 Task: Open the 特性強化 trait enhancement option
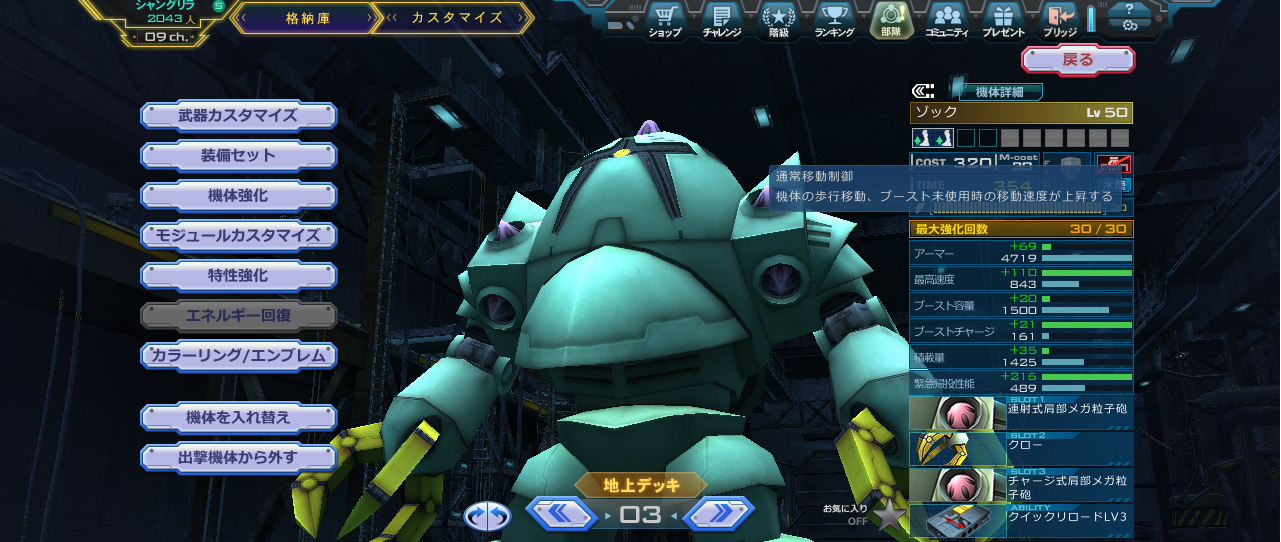click(x=238, y=276)
